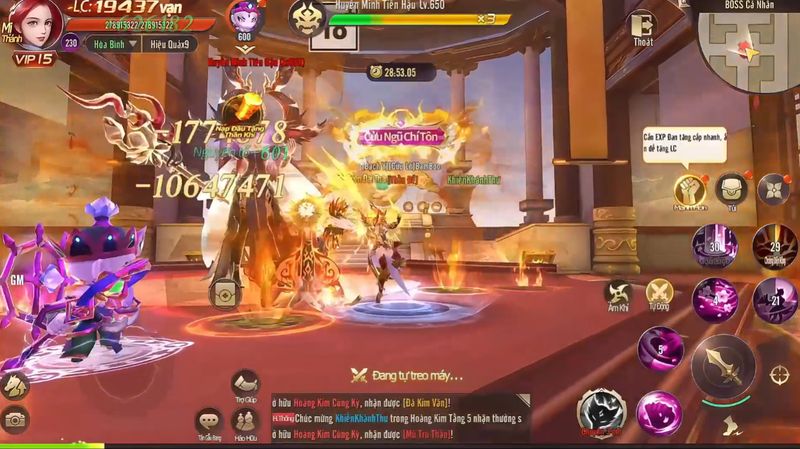Open the chat bubble messages icon
The height and width of the screenshot is (449, 800).
[208, 422]
